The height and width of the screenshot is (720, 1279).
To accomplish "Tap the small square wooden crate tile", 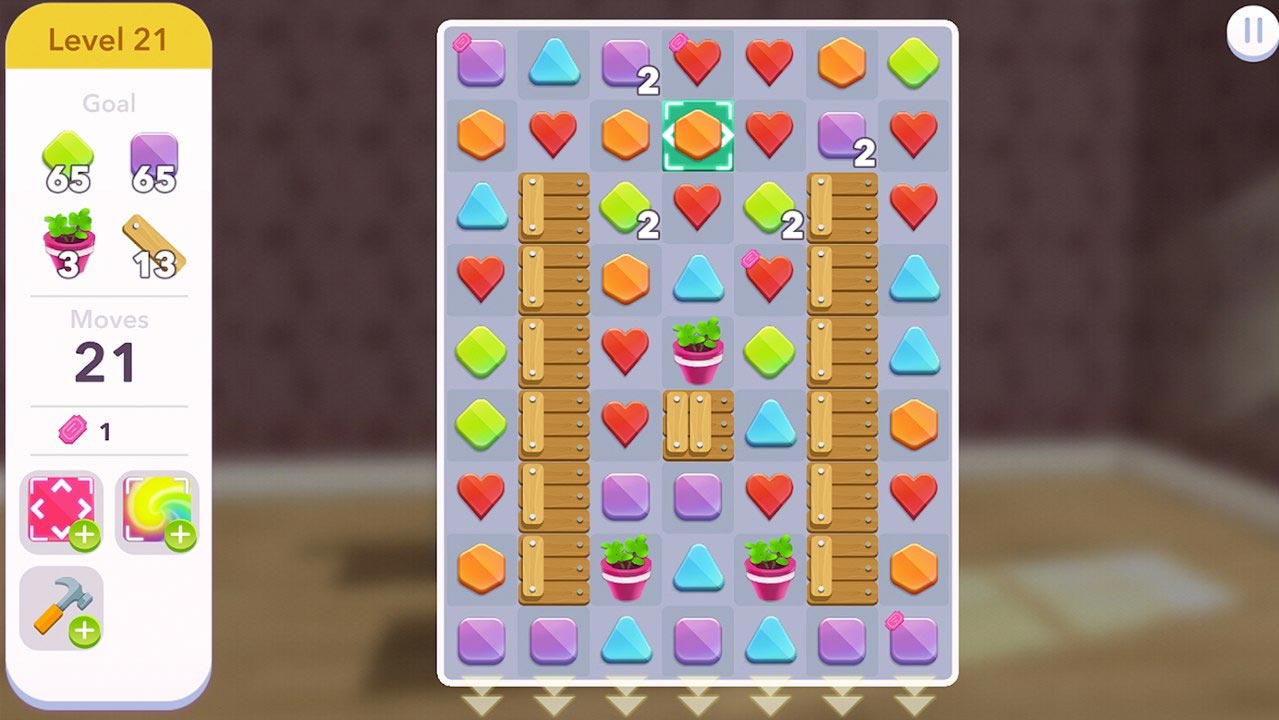I will 698,424.
